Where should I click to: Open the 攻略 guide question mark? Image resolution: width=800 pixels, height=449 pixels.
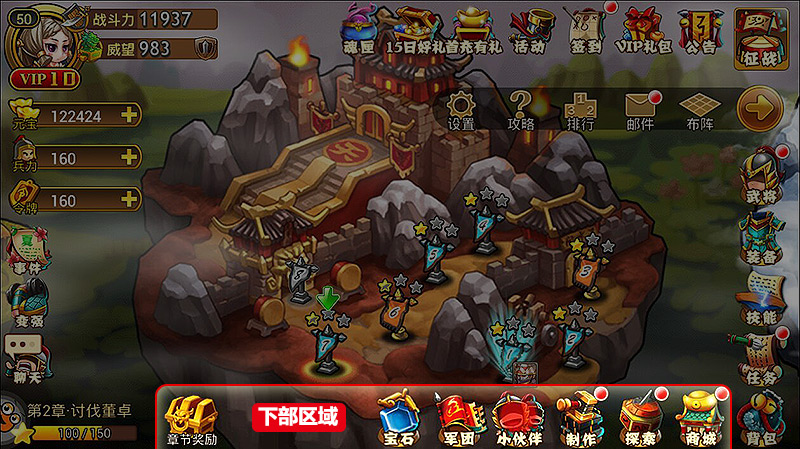[x=521, y=109]
